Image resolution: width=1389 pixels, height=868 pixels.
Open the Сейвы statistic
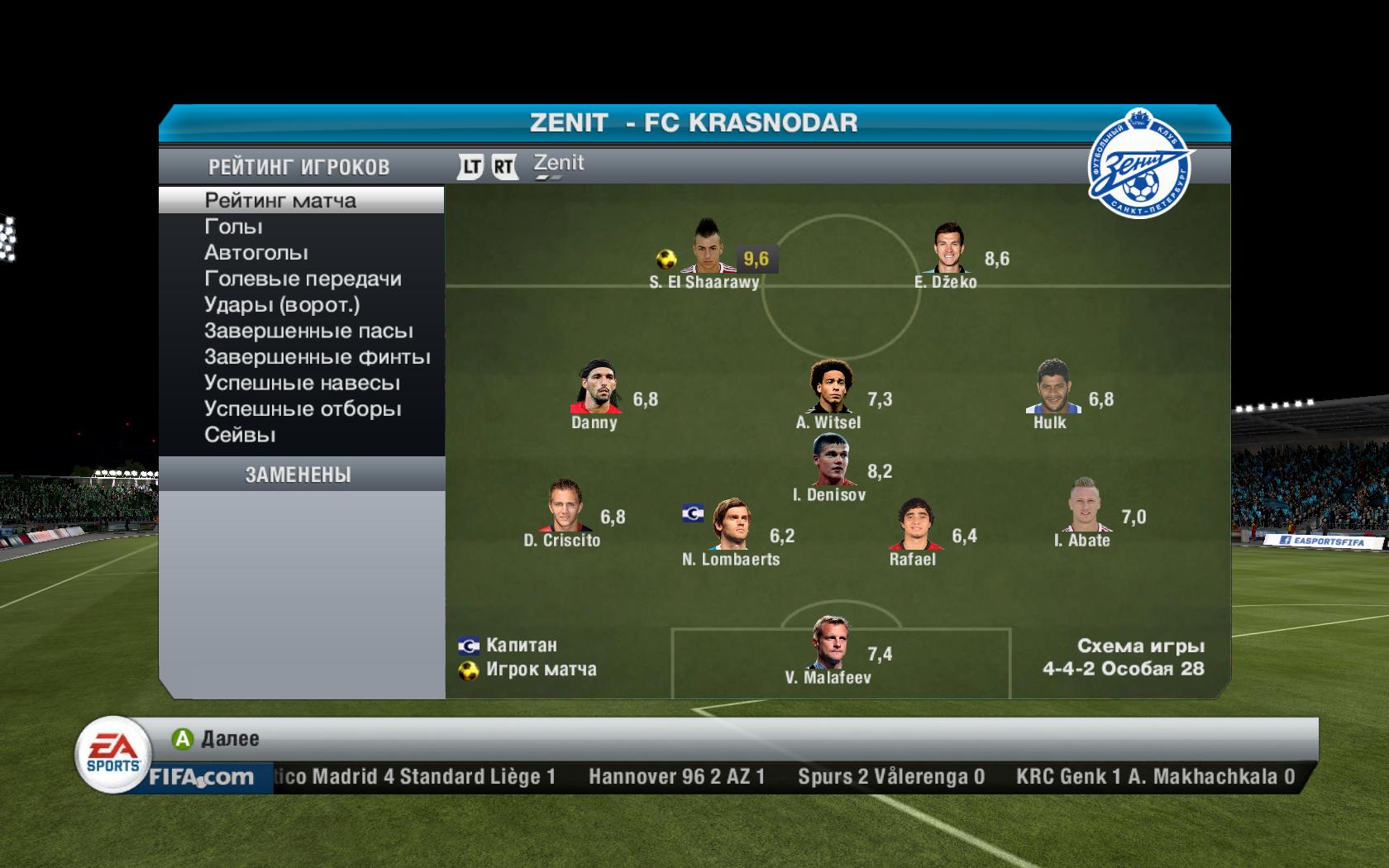point(240,435)
